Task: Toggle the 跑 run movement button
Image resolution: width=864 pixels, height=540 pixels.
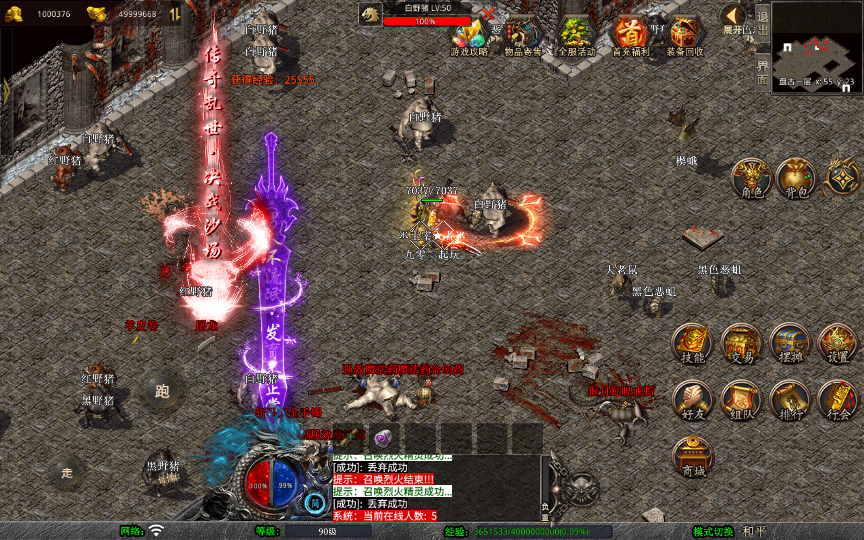Action: 162,390
